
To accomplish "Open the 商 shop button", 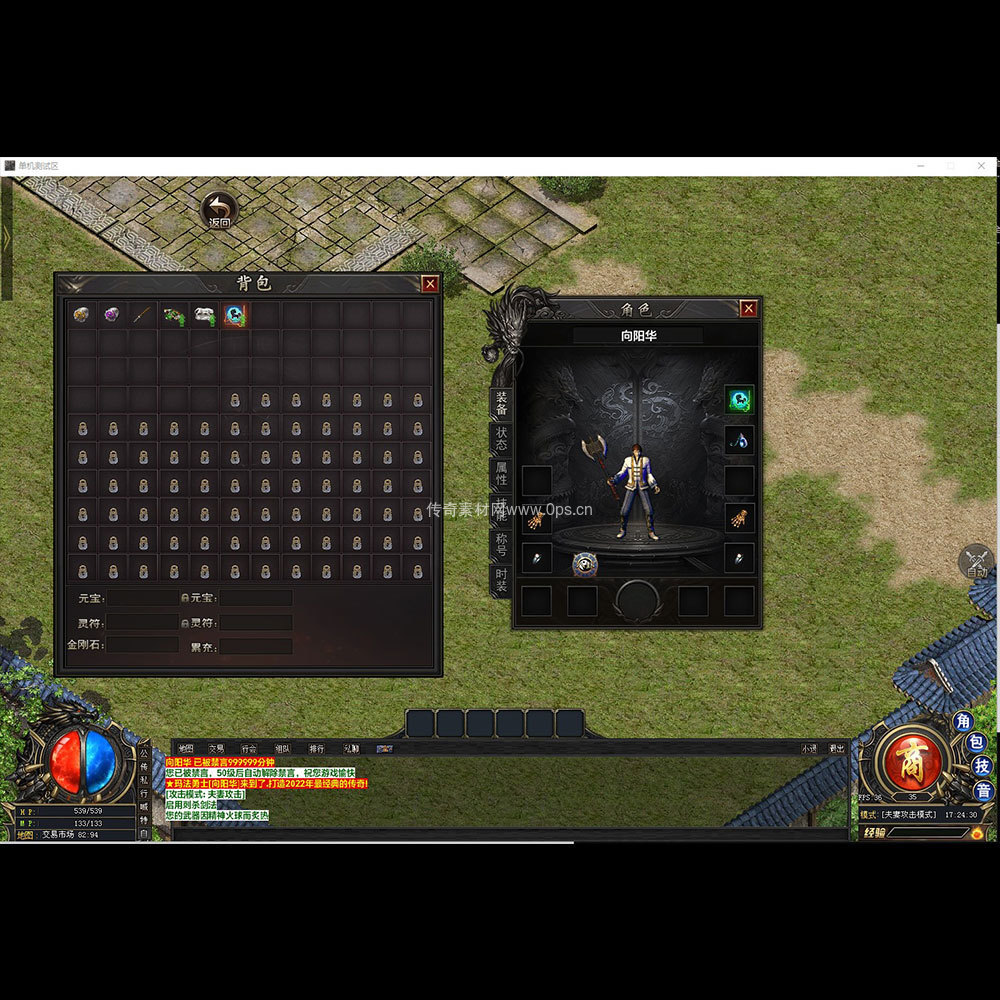I will tap(910, 759).
